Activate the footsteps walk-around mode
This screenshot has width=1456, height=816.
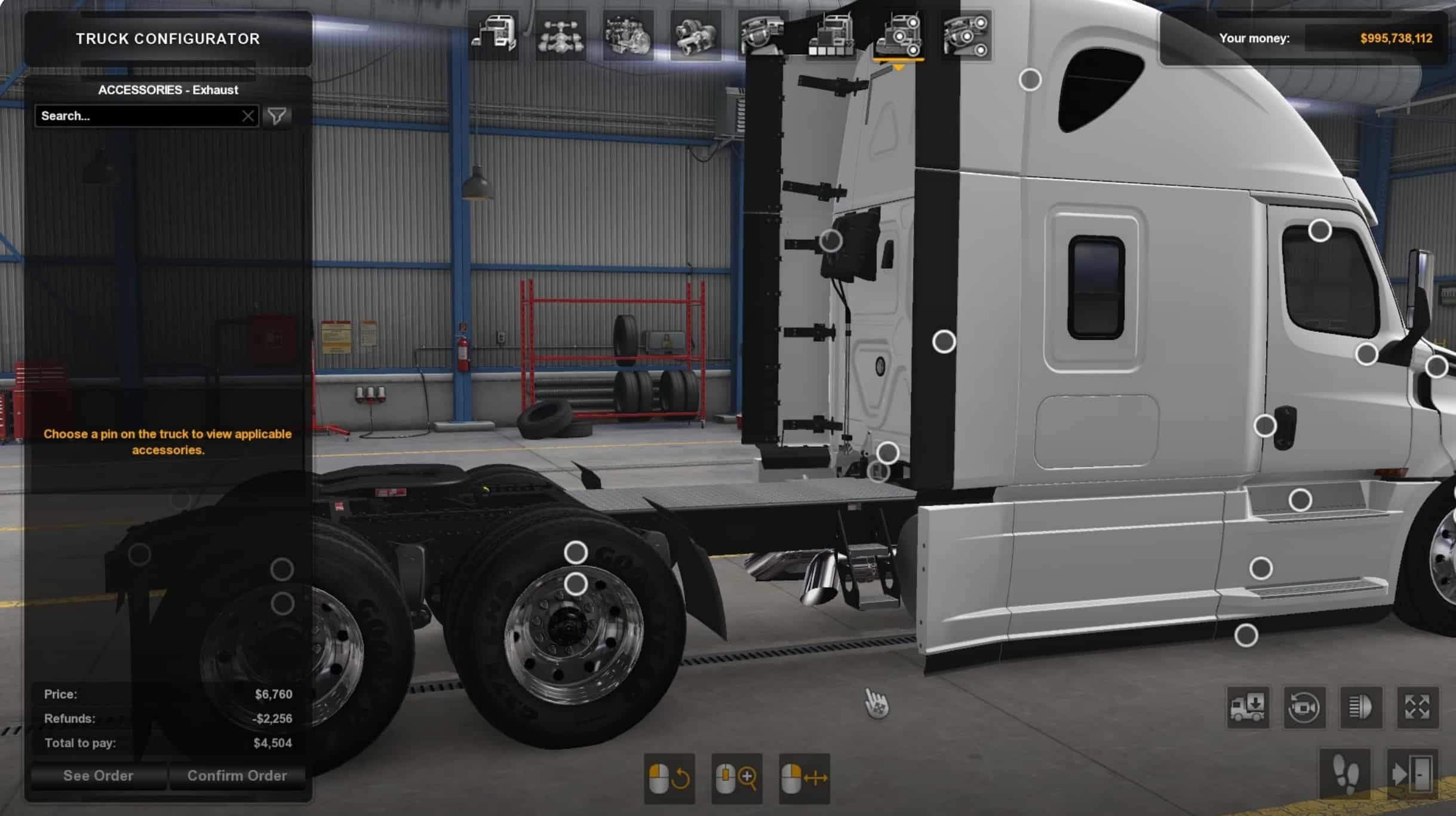pos(1346,775)
